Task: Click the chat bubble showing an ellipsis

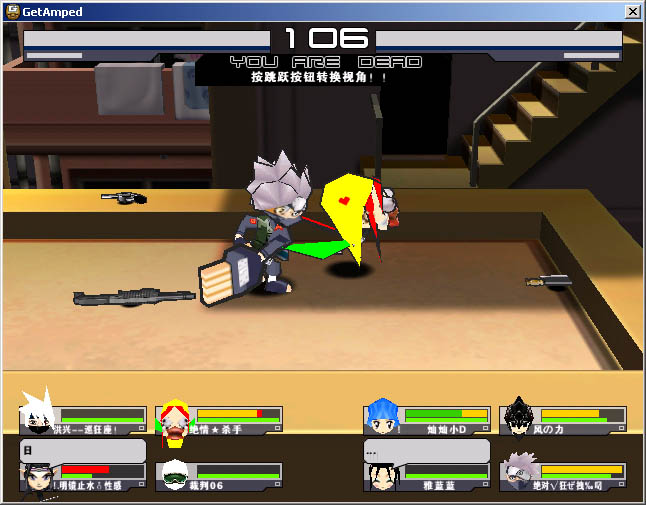Action: coord(426,450)
